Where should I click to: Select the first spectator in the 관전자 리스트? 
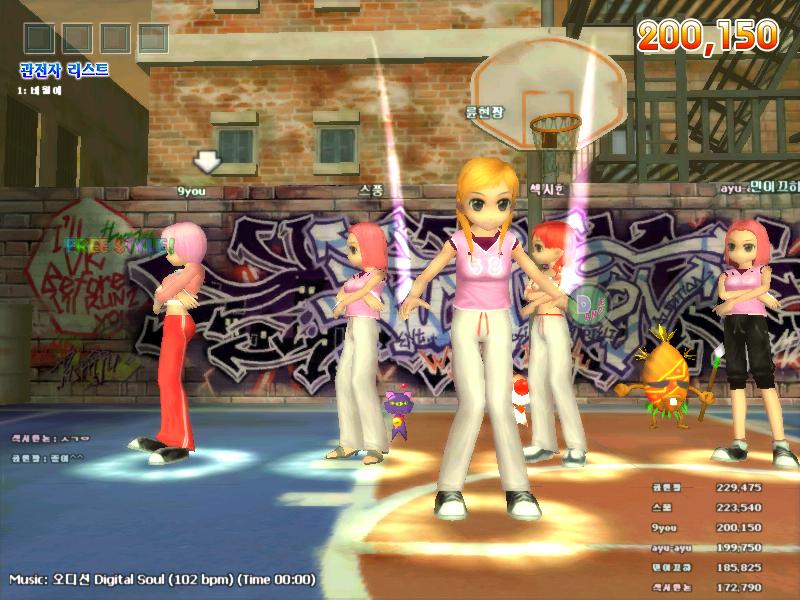coord(38,90)
